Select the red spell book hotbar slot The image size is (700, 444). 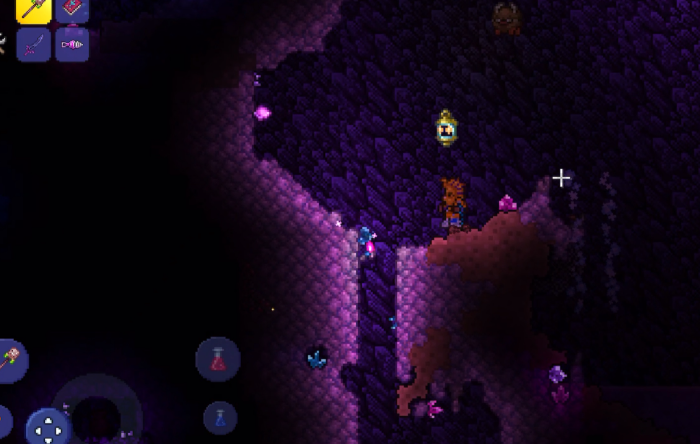pos(72,9)
